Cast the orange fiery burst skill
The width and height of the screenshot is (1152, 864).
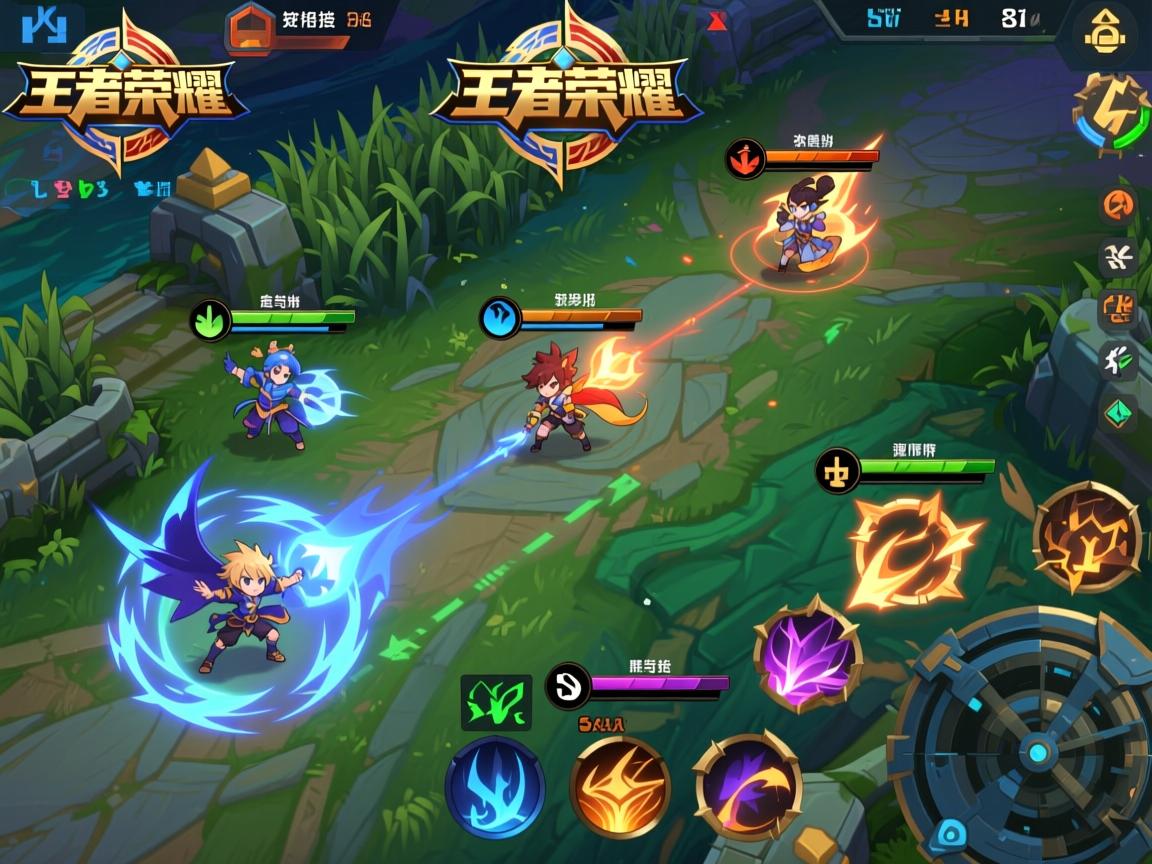[620, 786]
